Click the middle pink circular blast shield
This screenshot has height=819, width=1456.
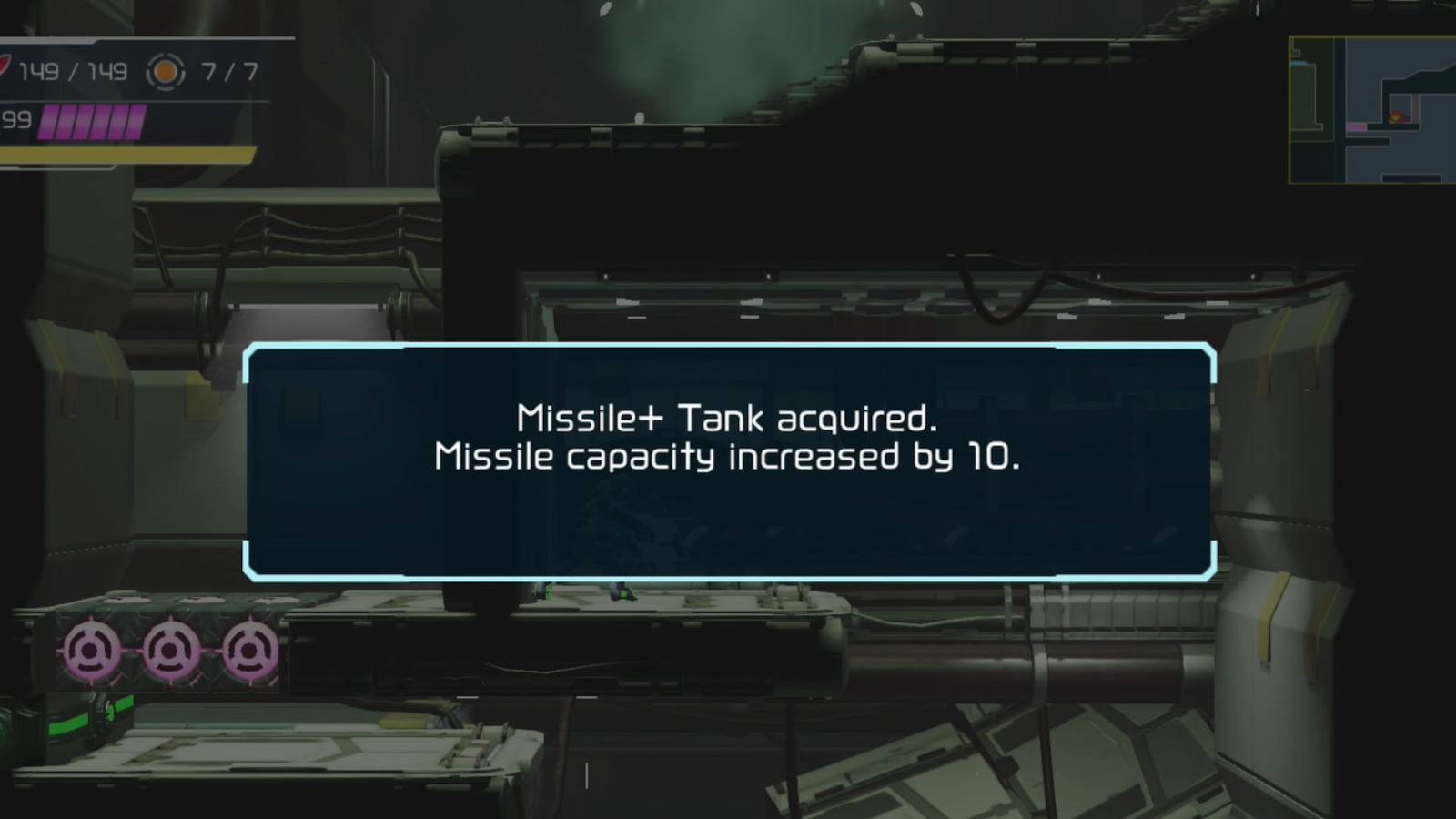171,651
